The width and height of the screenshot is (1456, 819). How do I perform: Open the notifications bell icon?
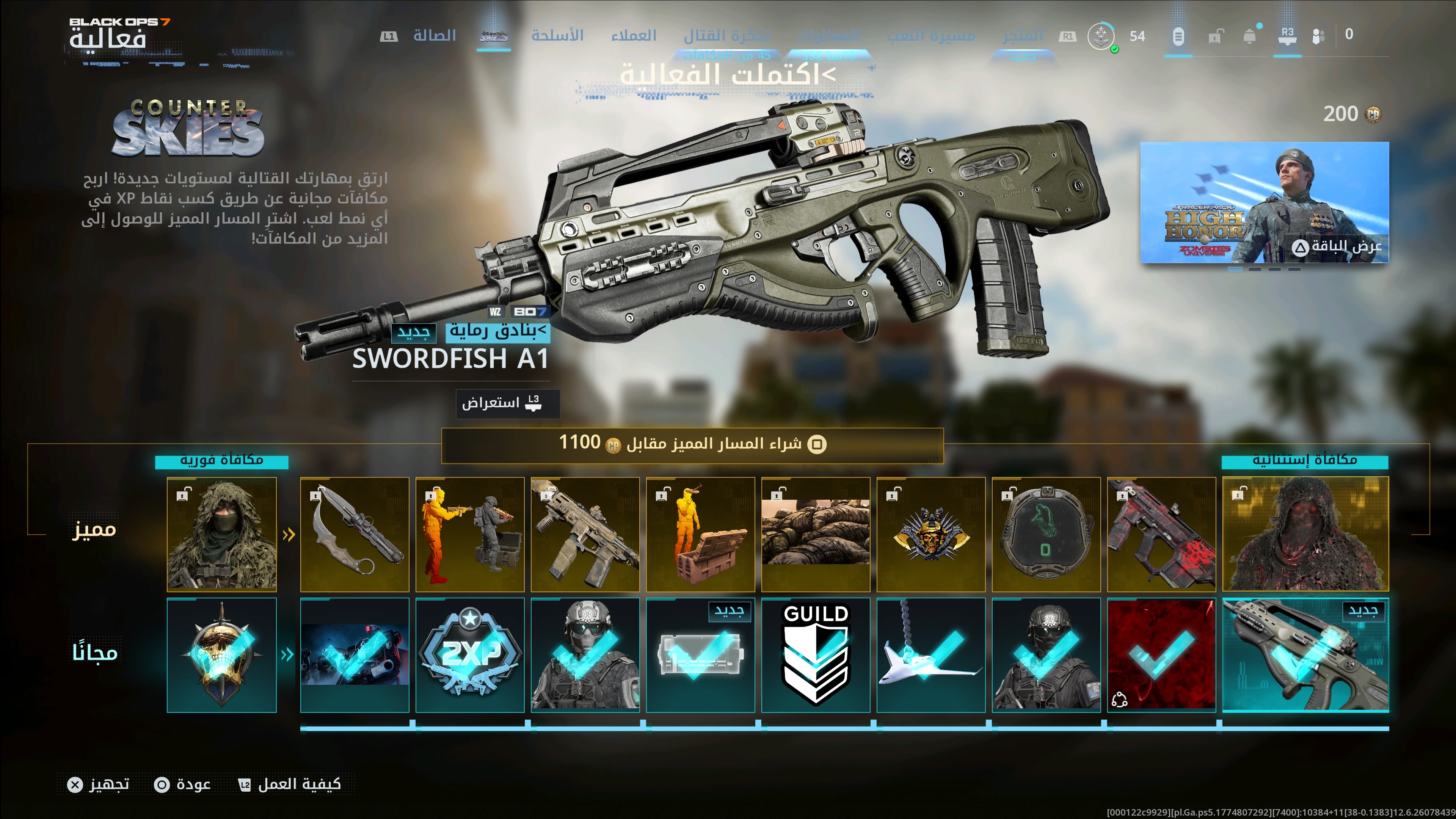1250,37
